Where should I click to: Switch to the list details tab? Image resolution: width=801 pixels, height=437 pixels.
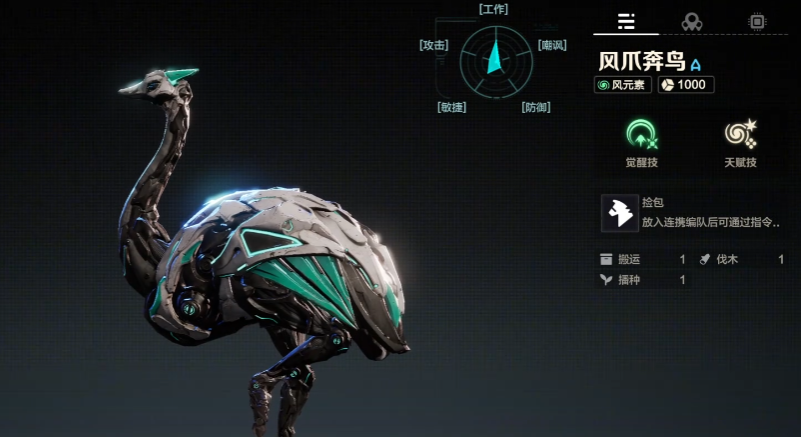[x=626, y=21]
